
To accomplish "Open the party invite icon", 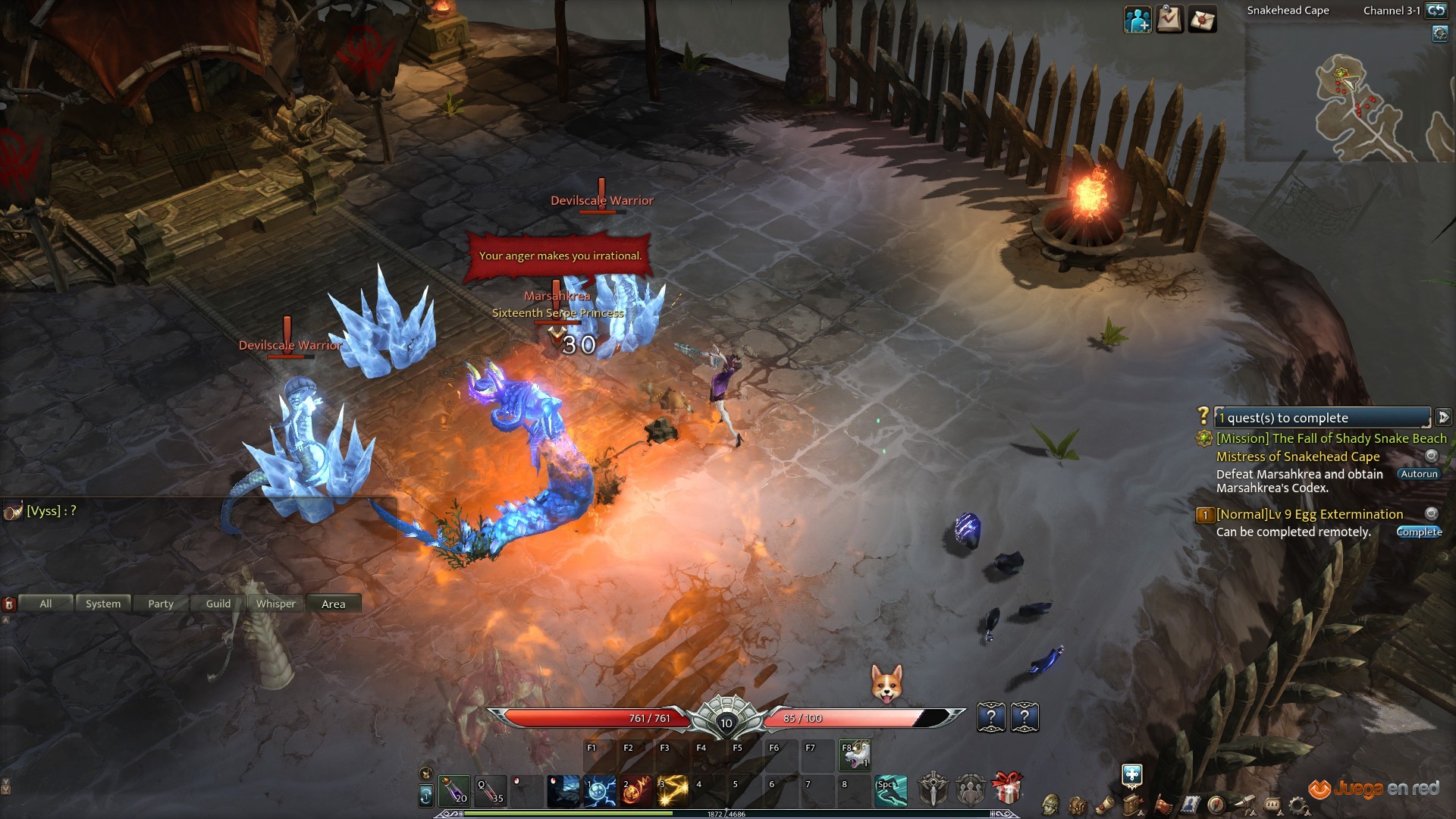I will [1137, 19].
